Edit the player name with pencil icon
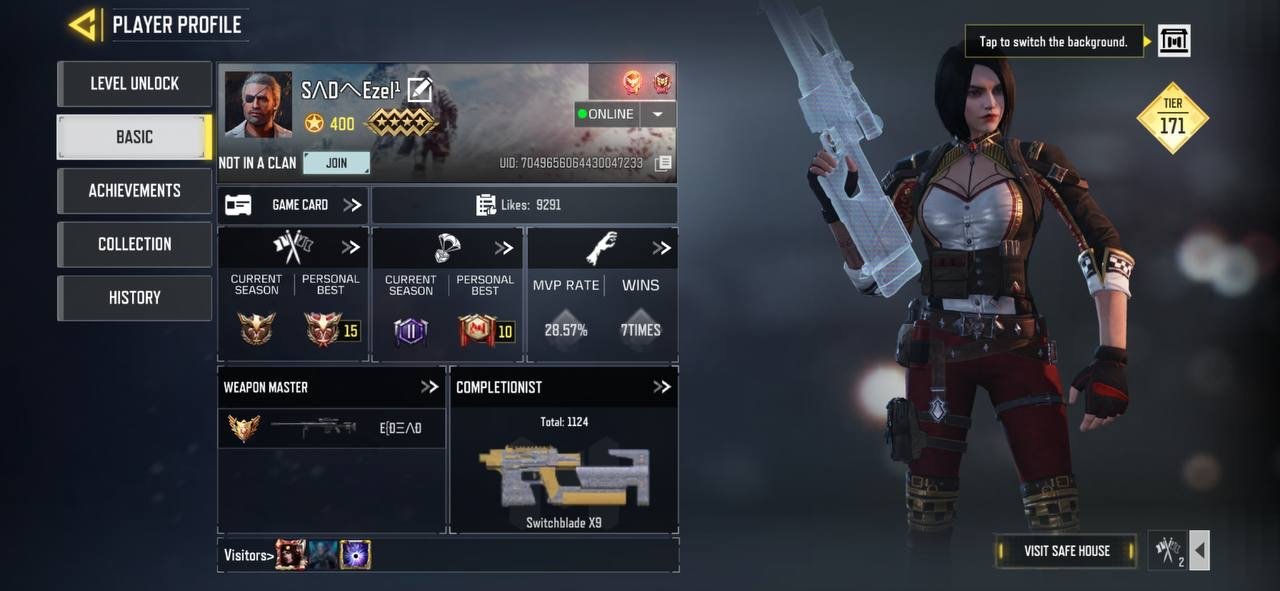1280x591 pixels. pyautogui.click(x=420, y=90)
